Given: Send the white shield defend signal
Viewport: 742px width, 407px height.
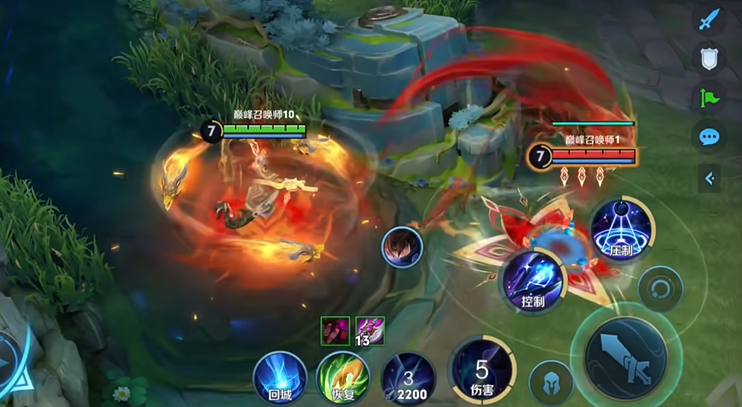Looking at the screenshot, I should (710, 58).
